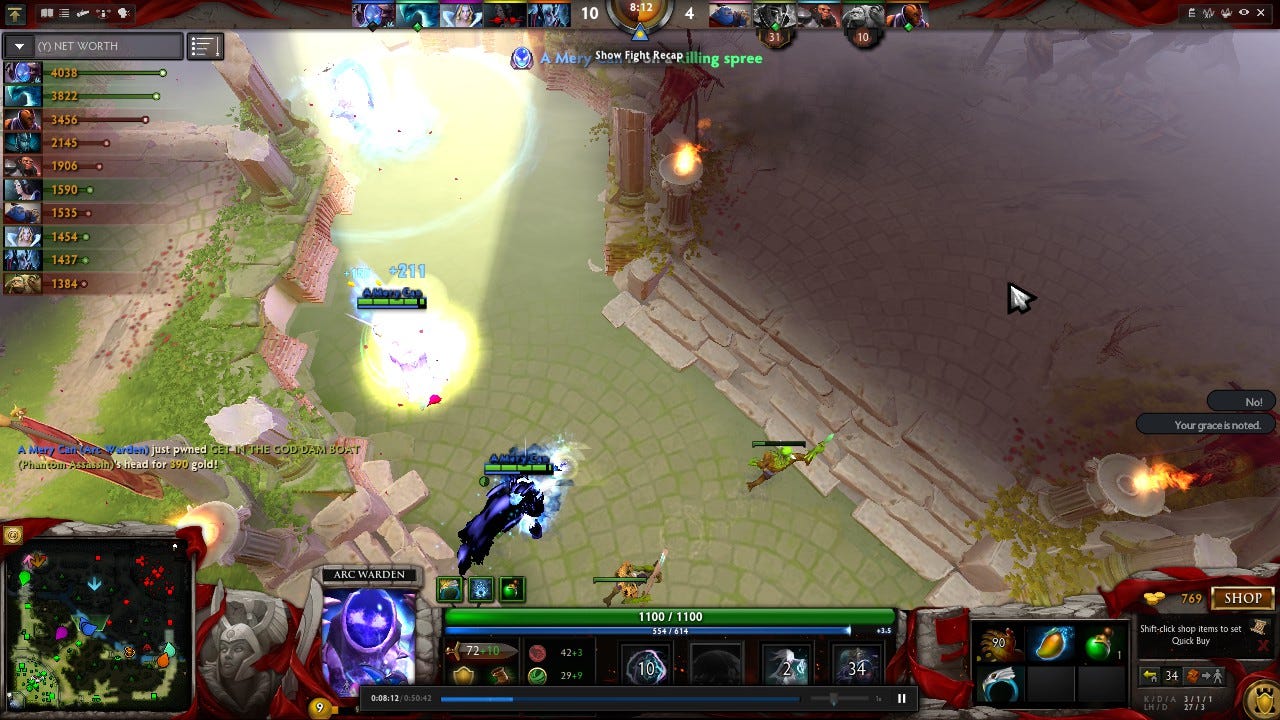Activate the ability showing a 2 cooldown

pos(786,667)
